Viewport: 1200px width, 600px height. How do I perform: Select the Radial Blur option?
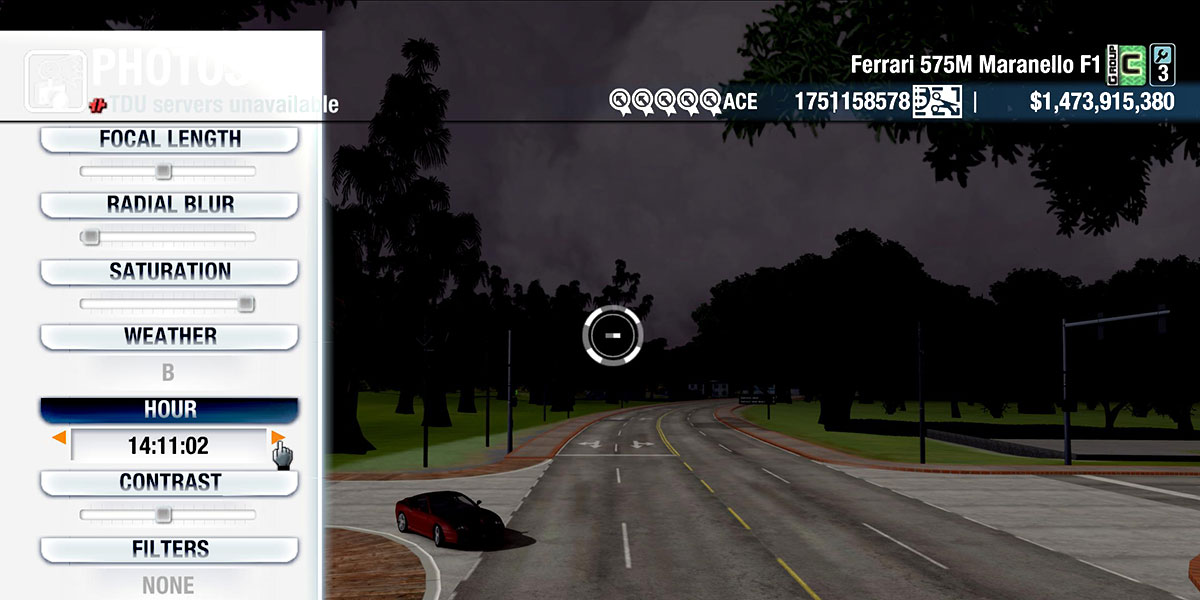pyautogui.click(x=169, y=205)
